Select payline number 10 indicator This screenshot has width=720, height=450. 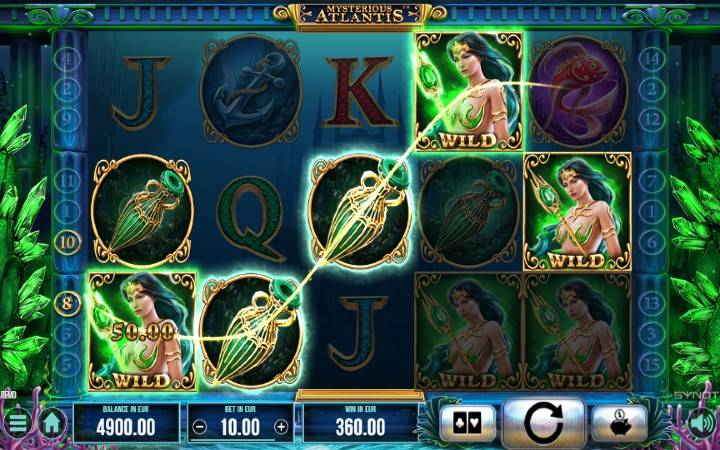(x=69, y=241)
